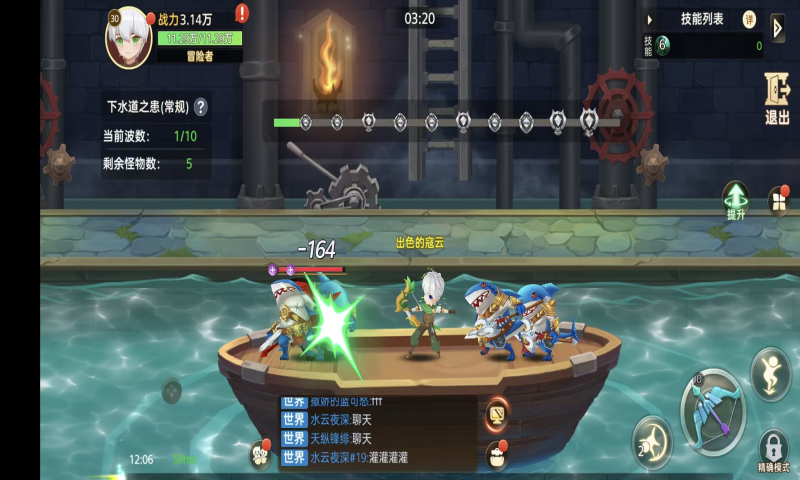
Task: Activate the crescent slash skill
Action: coord(652,440)
